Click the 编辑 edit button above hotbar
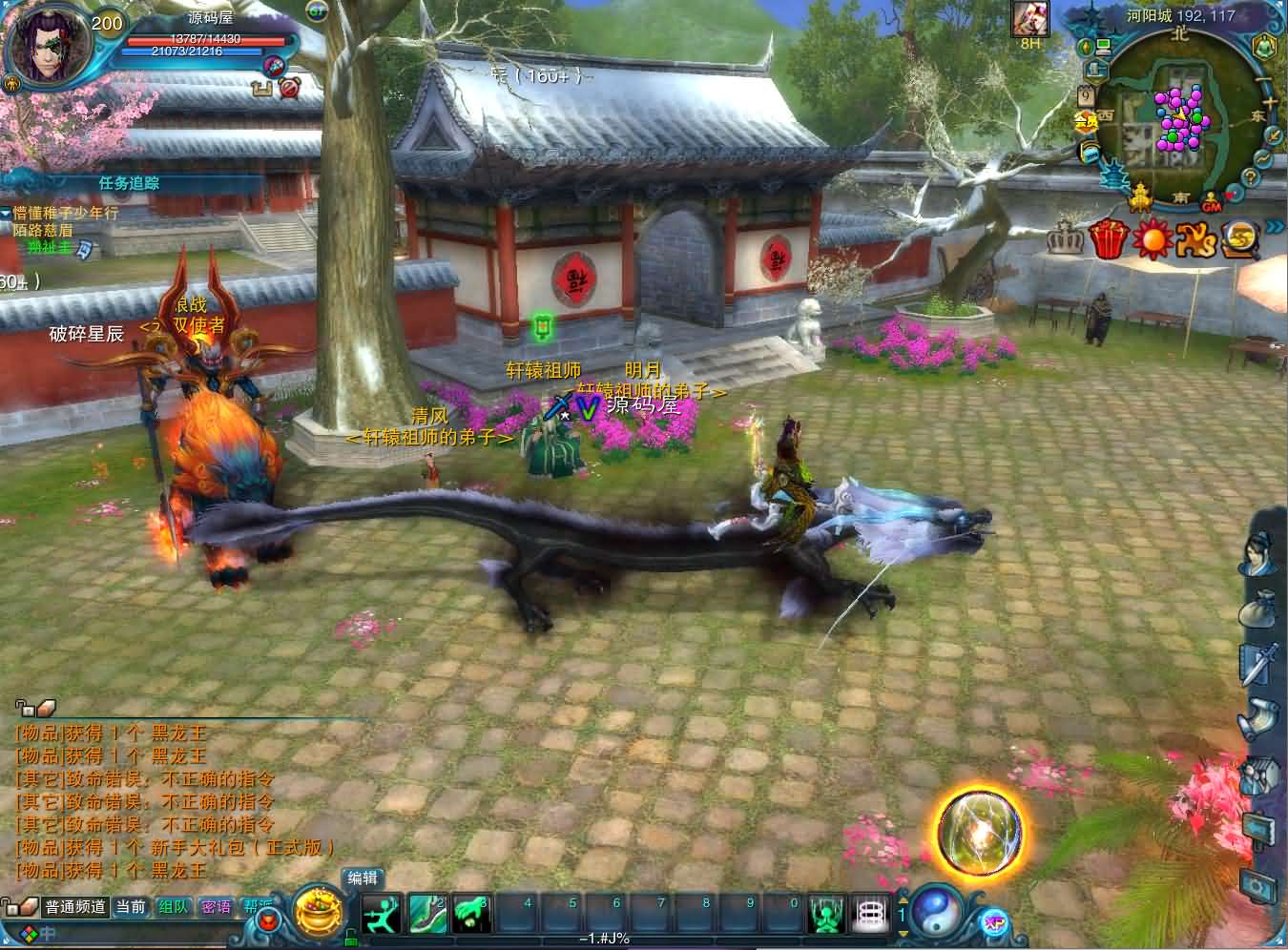The height and width of the screenshot is (950, 1288). point(363,878)
